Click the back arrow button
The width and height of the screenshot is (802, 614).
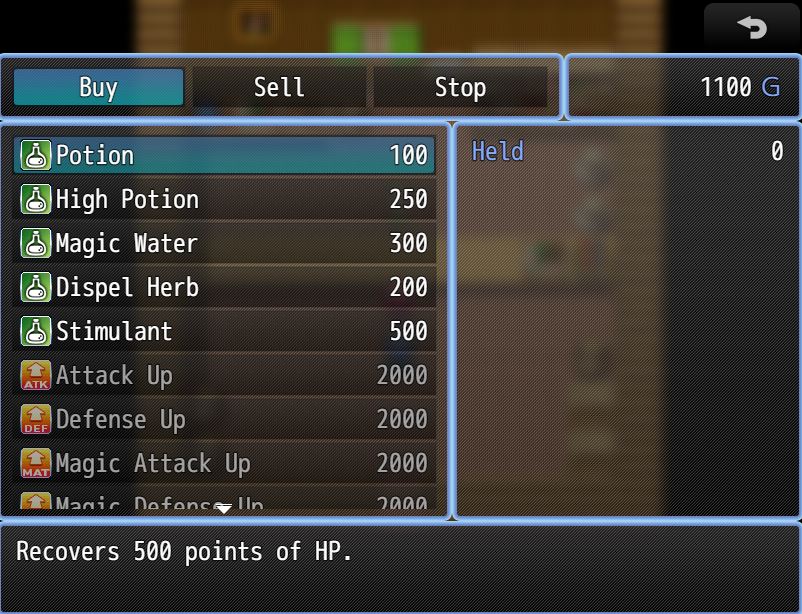[x=751, y=27]
